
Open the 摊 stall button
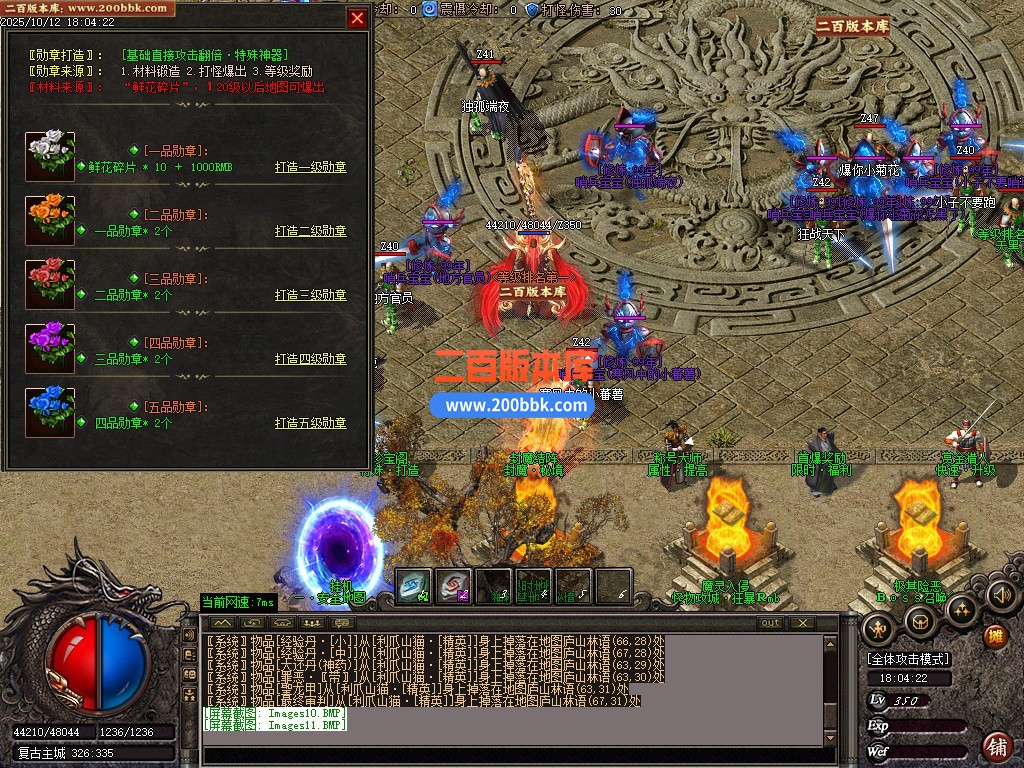[x=995, y=636]
